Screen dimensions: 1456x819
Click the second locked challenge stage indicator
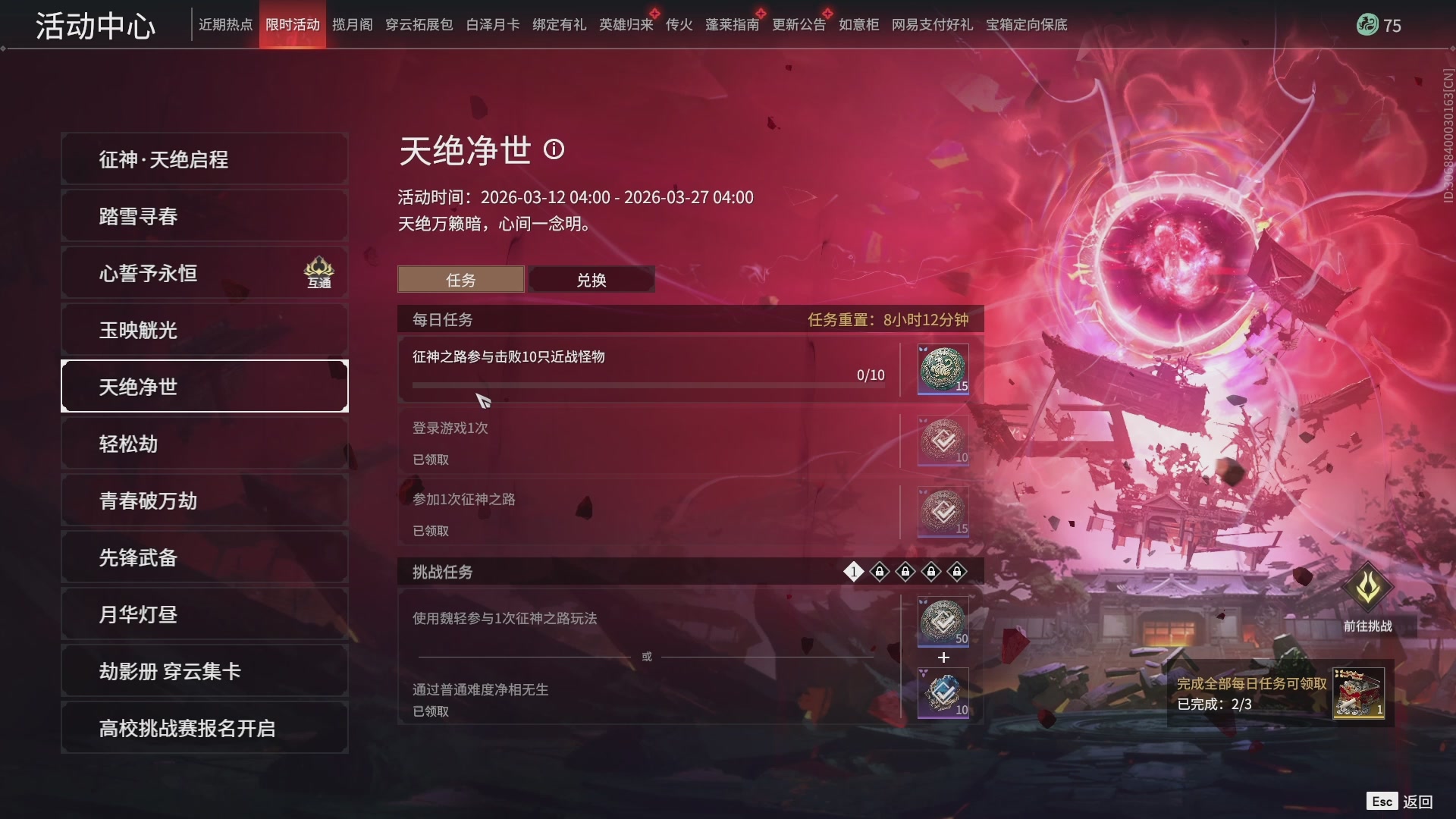tap(880, 573)
